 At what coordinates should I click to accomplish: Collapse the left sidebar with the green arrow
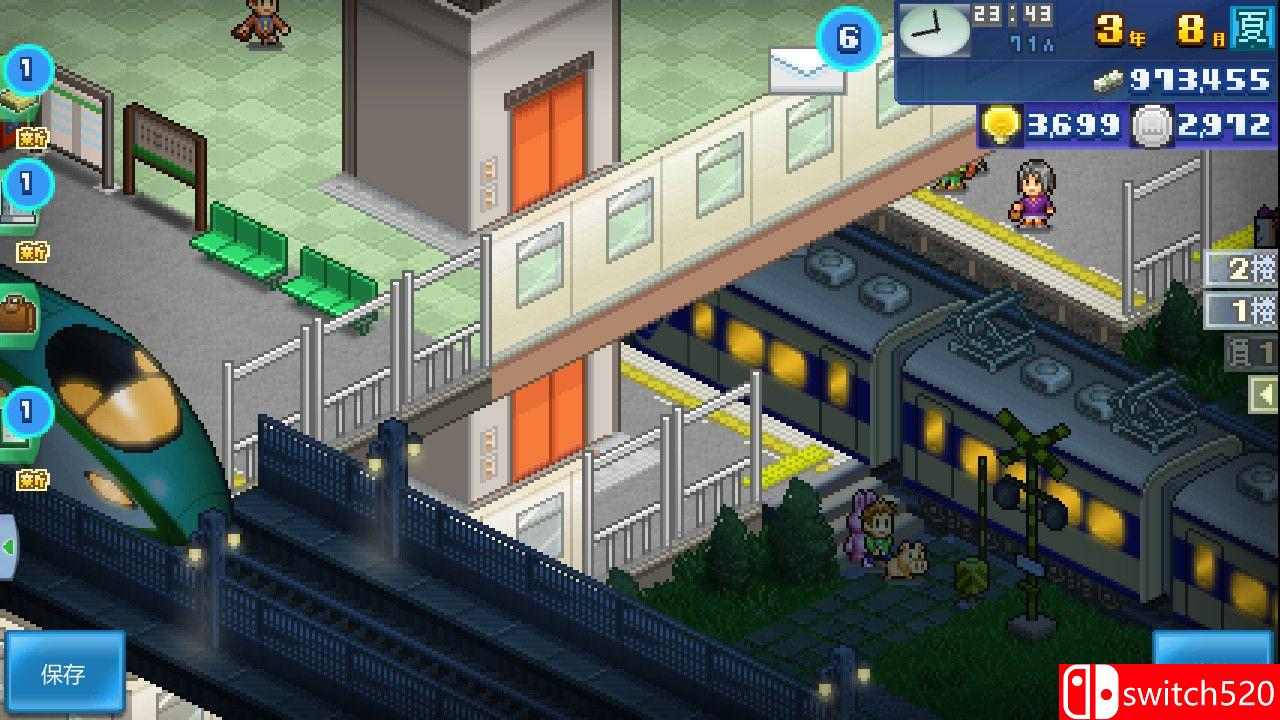pyautogui.click(x=8, y=545)
